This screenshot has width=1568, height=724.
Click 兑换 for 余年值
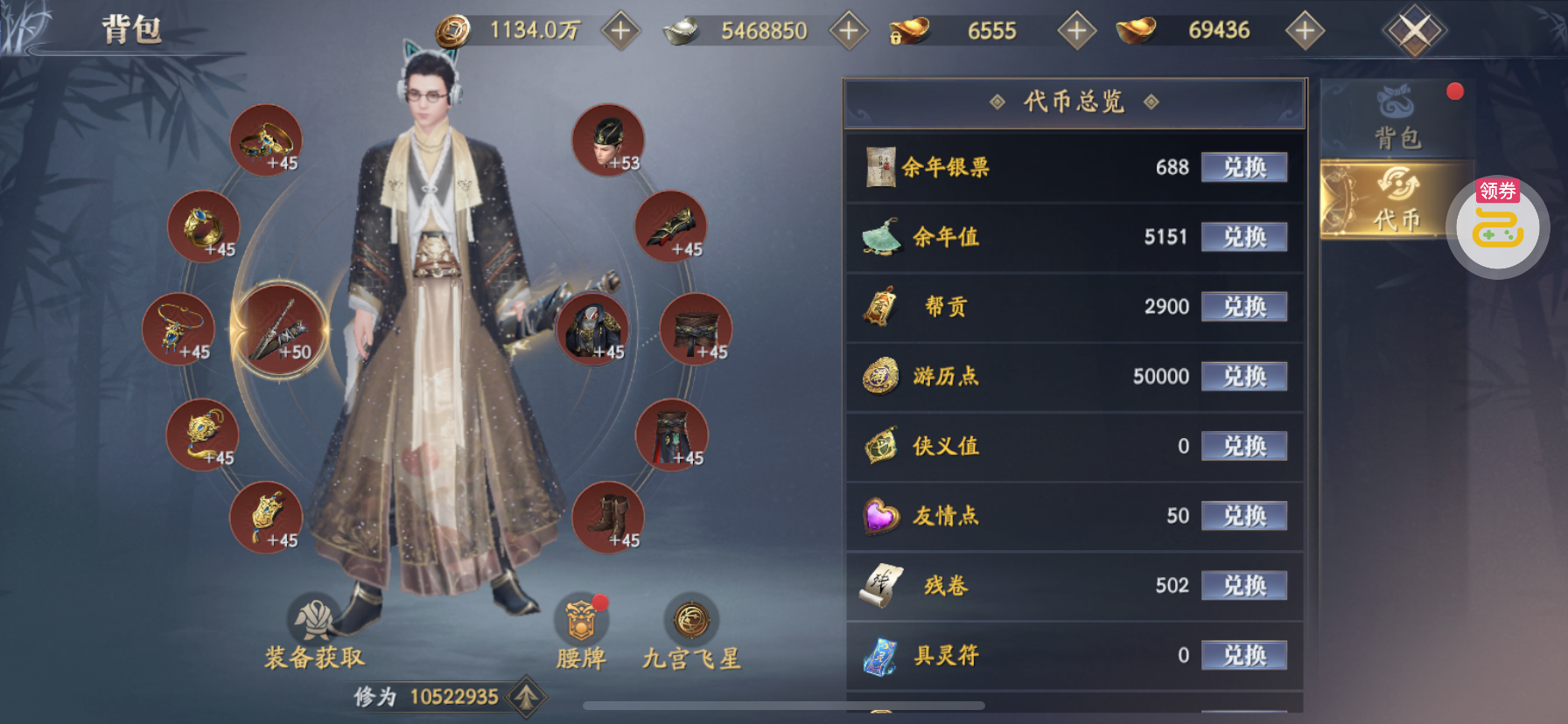[1243, 237]
